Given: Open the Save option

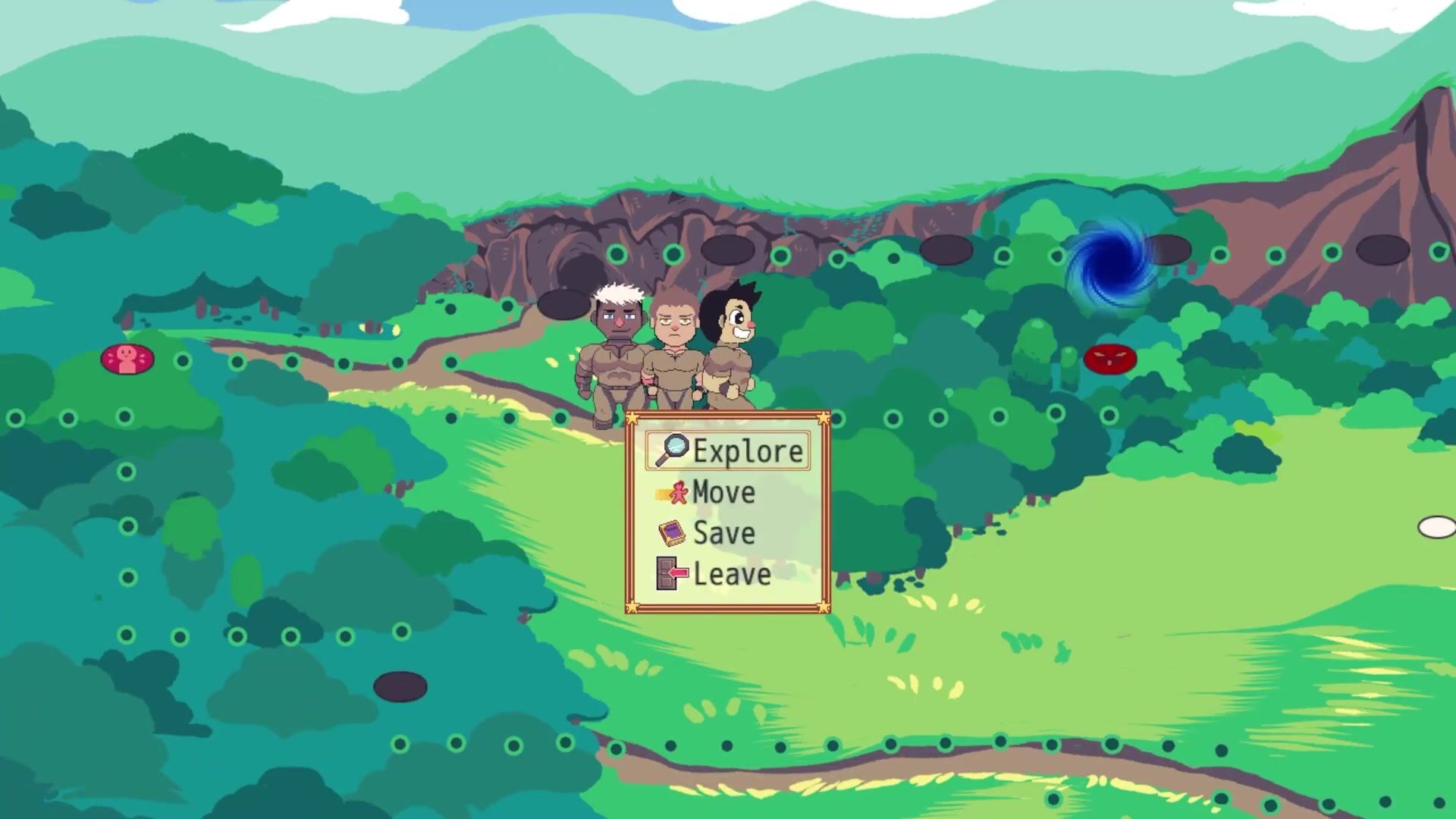Looking at the screenshot, I should coord(723,533).
